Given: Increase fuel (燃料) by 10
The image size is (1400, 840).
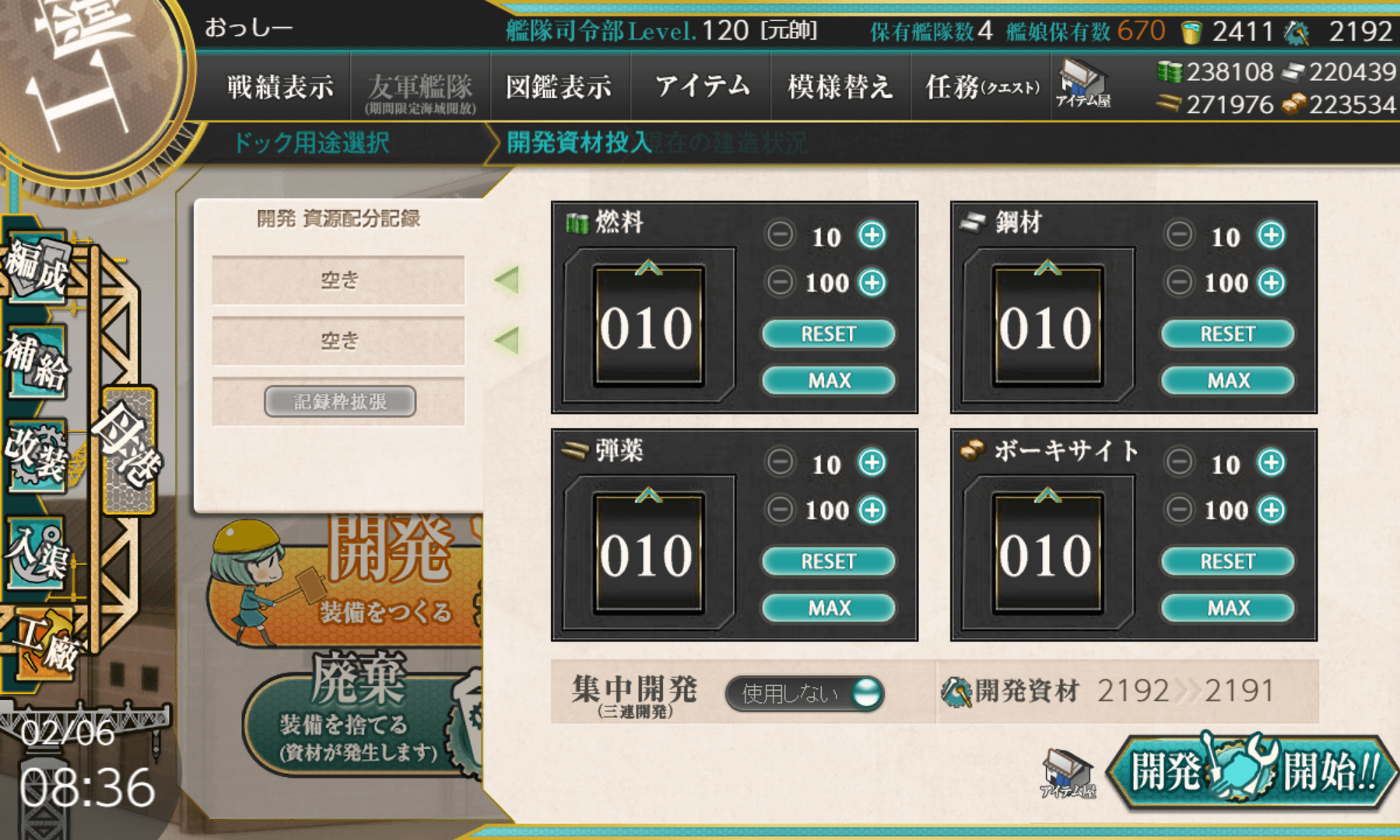Looking at the screenshot, I should (872, 235).
